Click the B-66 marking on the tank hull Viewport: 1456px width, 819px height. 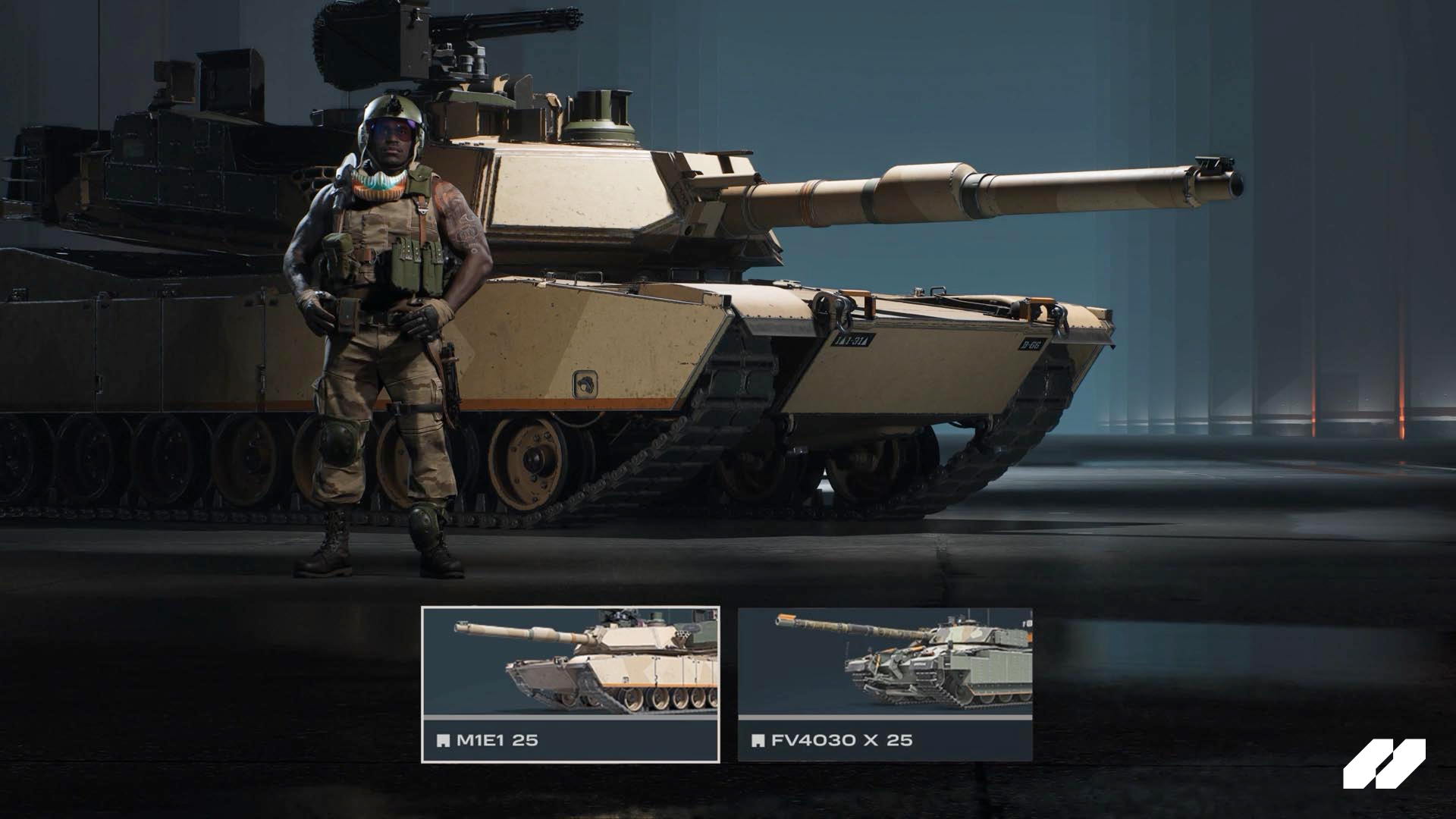tap(1033, 346)
